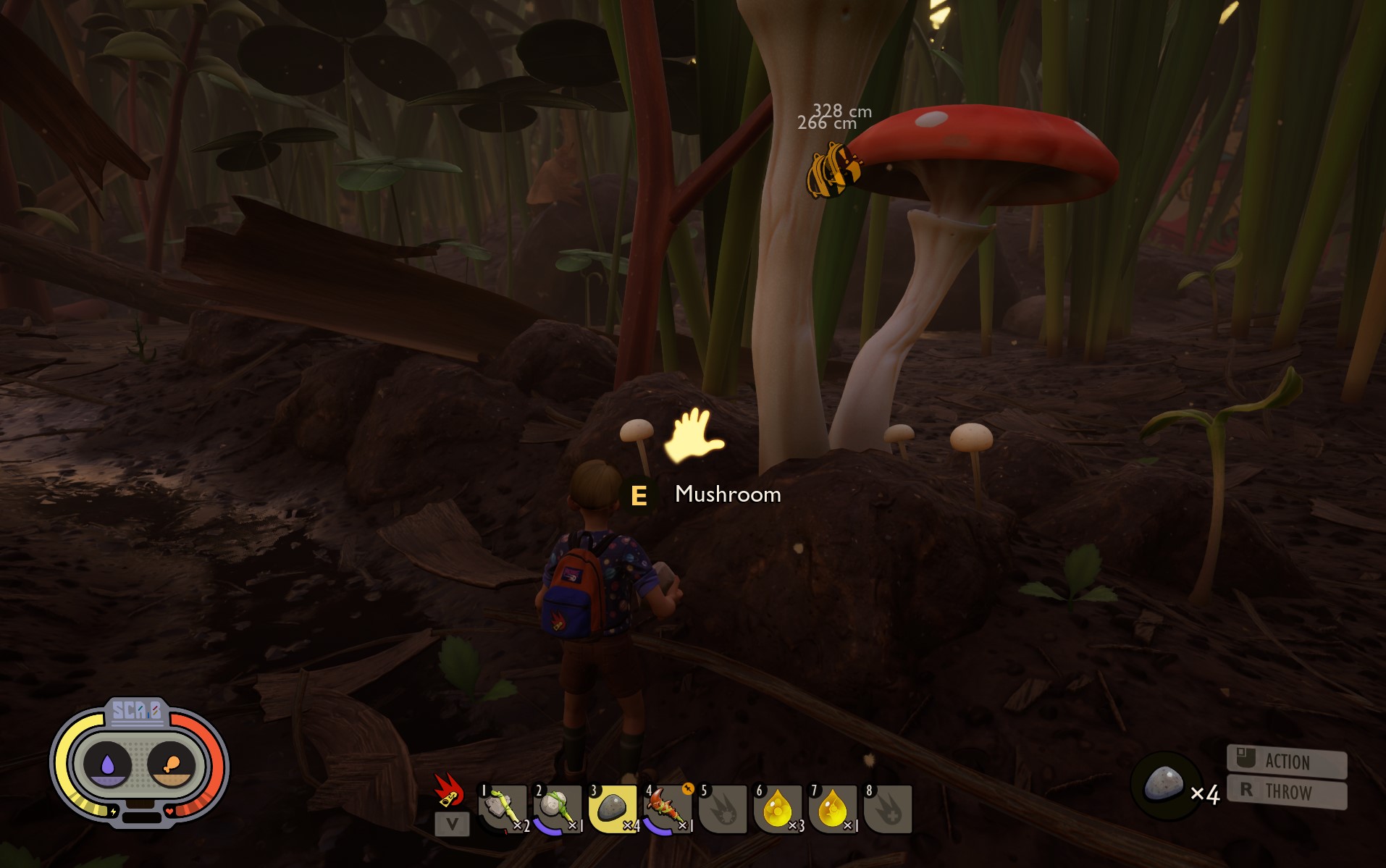The image size is (1386, 868).
Task: Click the held pebblet icon showing x4
Action: pyautogui.click(x=1164, y=785)
